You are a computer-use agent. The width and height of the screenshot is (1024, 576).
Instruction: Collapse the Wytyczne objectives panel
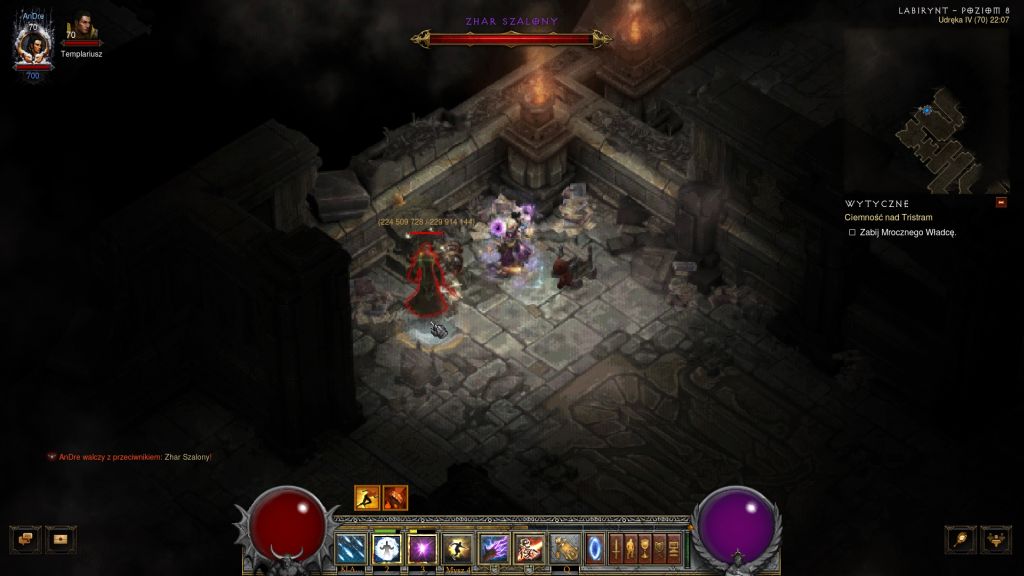(1001, 203)
